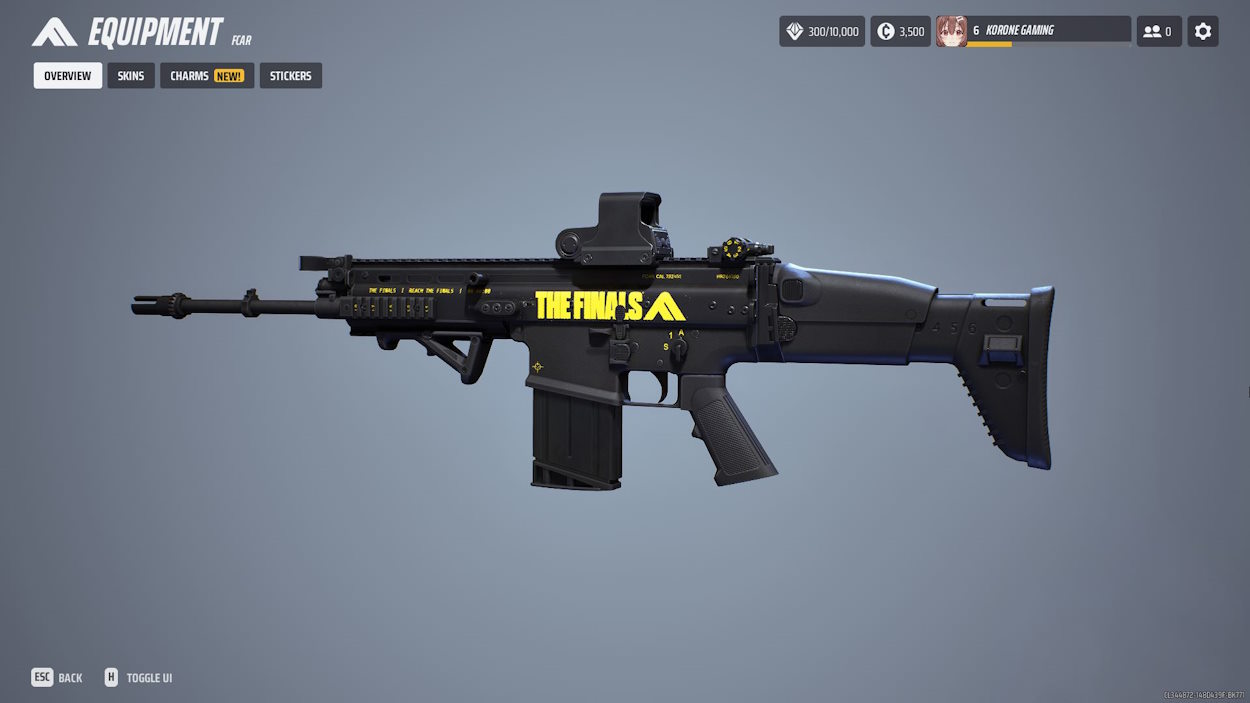Click the 3,500 coin currency button

pyautogui.click(x=900, y=31)
